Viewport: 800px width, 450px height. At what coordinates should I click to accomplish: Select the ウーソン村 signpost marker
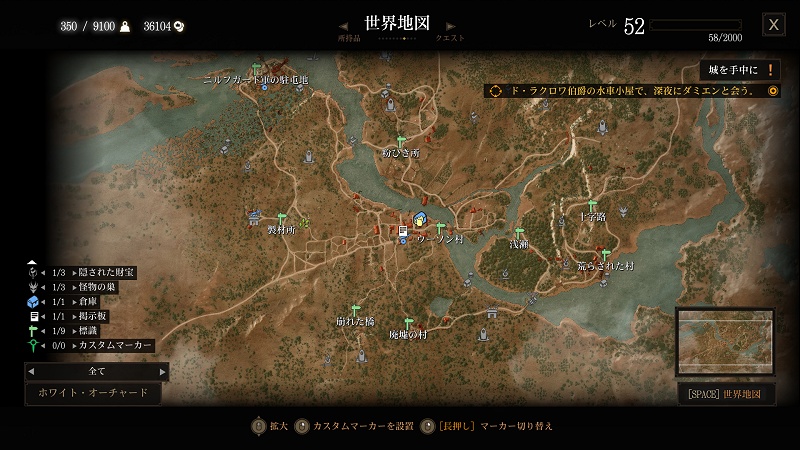click(439, 229)
